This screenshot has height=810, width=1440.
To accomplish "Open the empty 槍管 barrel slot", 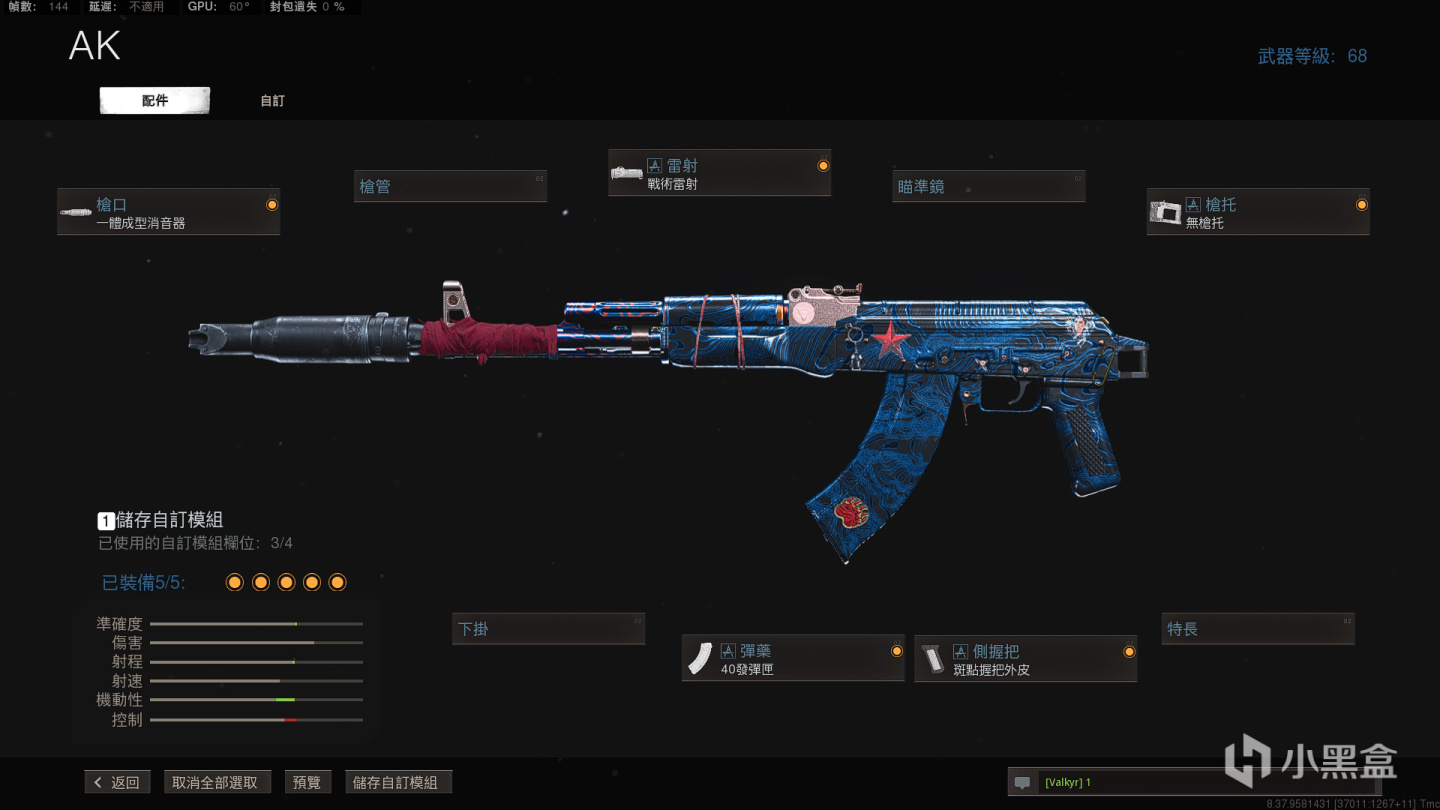I will [x=451, y=186].
